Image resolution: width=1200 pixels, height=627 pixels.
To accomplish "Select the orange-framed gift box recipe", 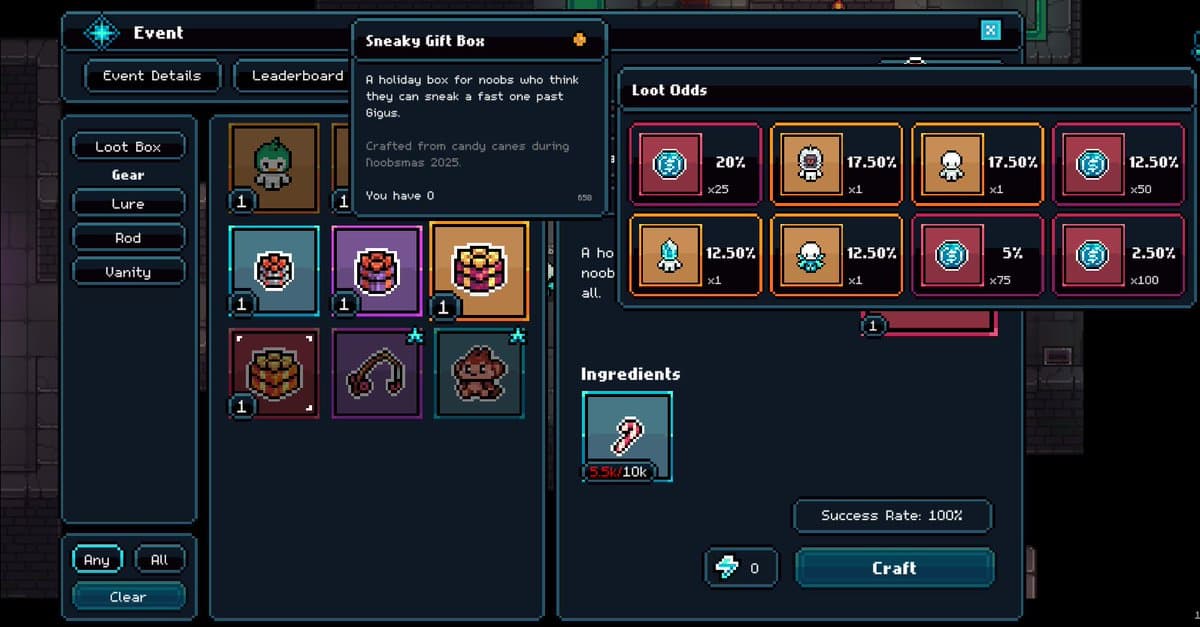I will pyautogui.click(x=480, y=270).
